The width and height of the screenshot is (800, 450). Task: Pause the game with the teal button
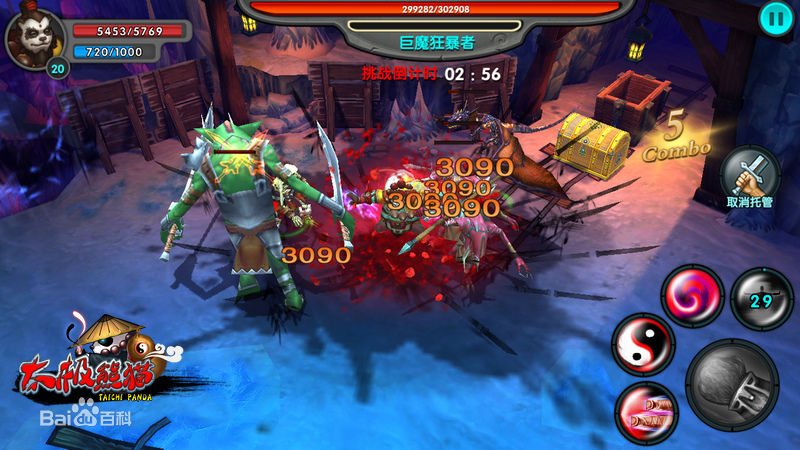click(x=774, y=17)
